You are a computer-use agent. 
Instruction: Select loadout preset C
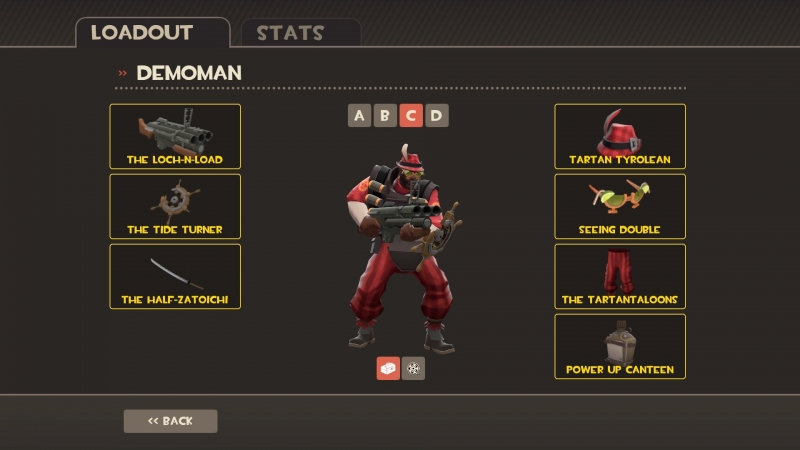pyautogui.click(x=410, y=115)
